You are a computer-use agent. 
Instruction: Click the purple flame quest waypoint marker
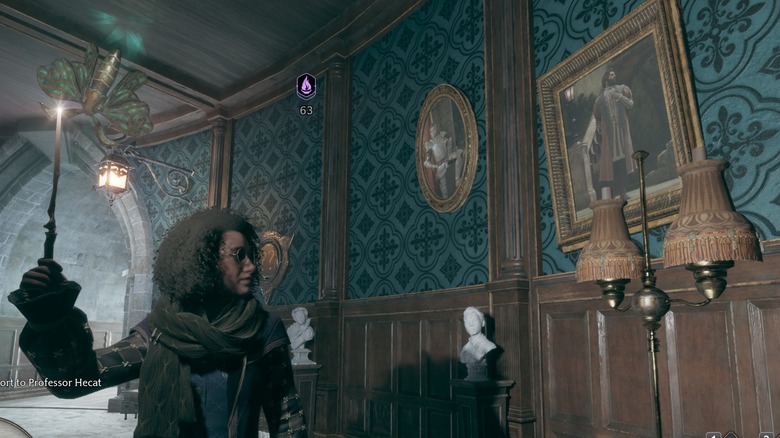click(306, 87)
